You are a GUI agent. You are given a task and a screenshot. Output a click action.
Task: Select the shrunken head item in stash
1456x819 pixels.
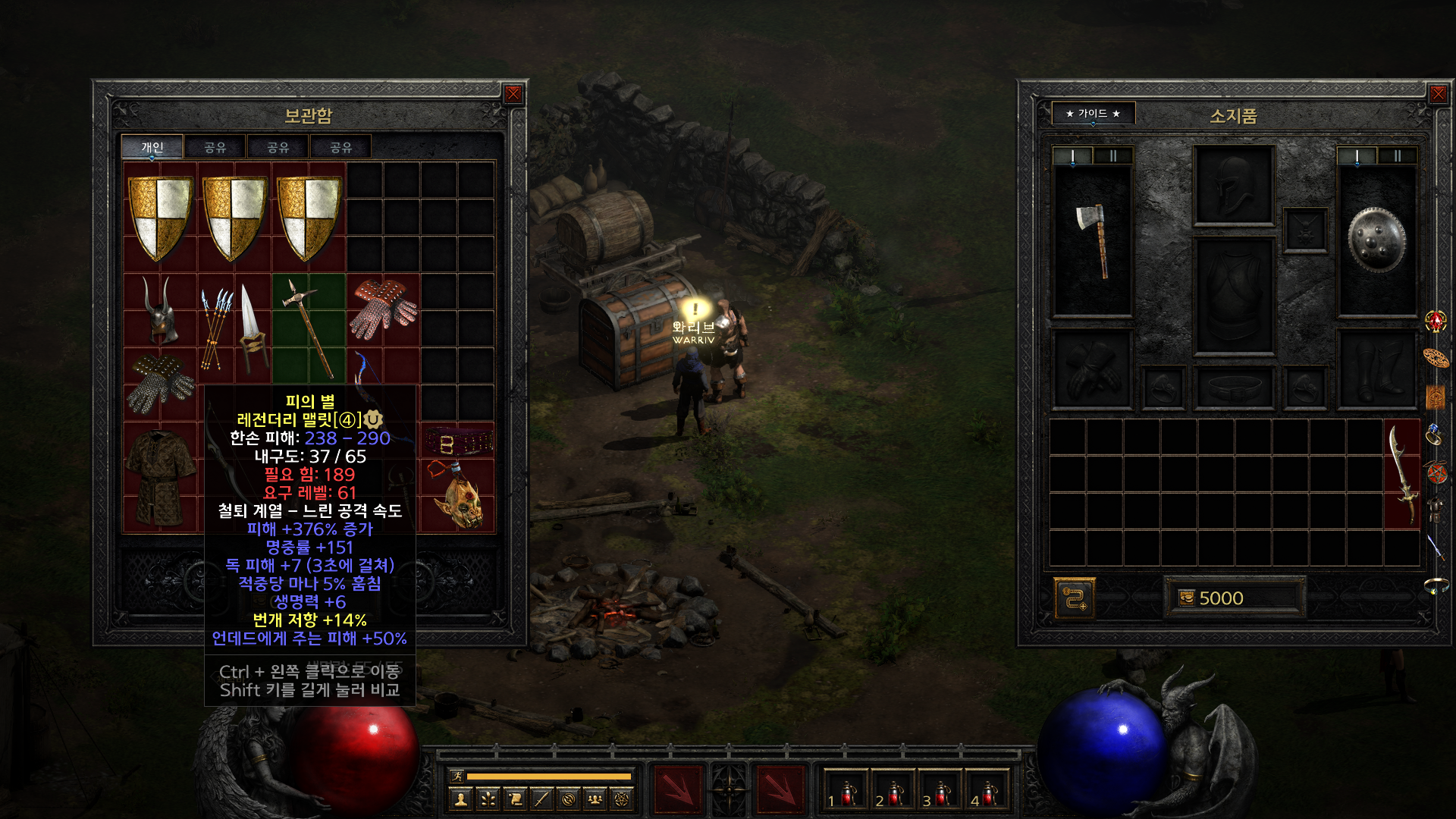point(459,497)
